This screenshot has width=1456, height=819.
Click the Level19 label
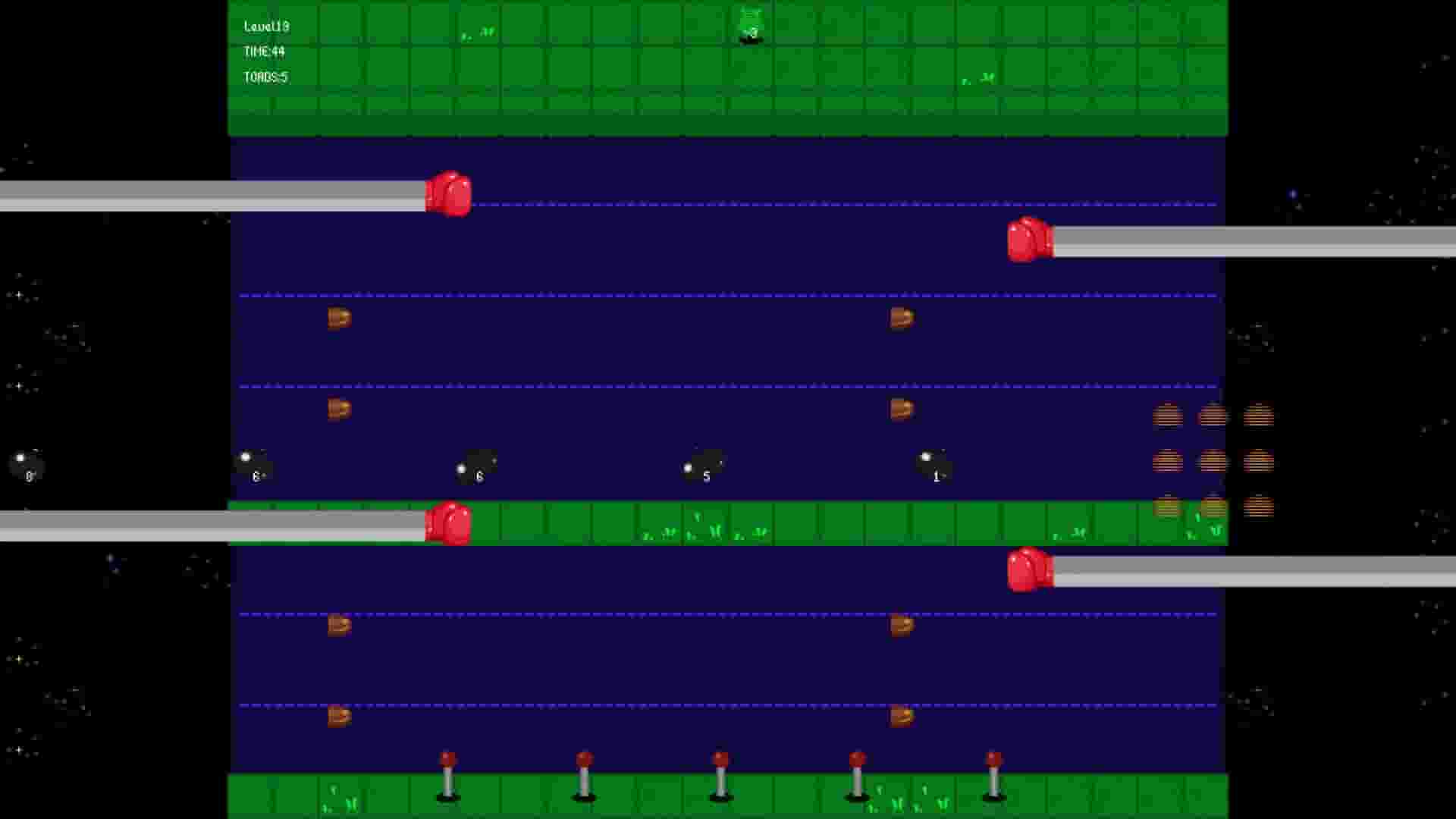(x=267, y=25)
